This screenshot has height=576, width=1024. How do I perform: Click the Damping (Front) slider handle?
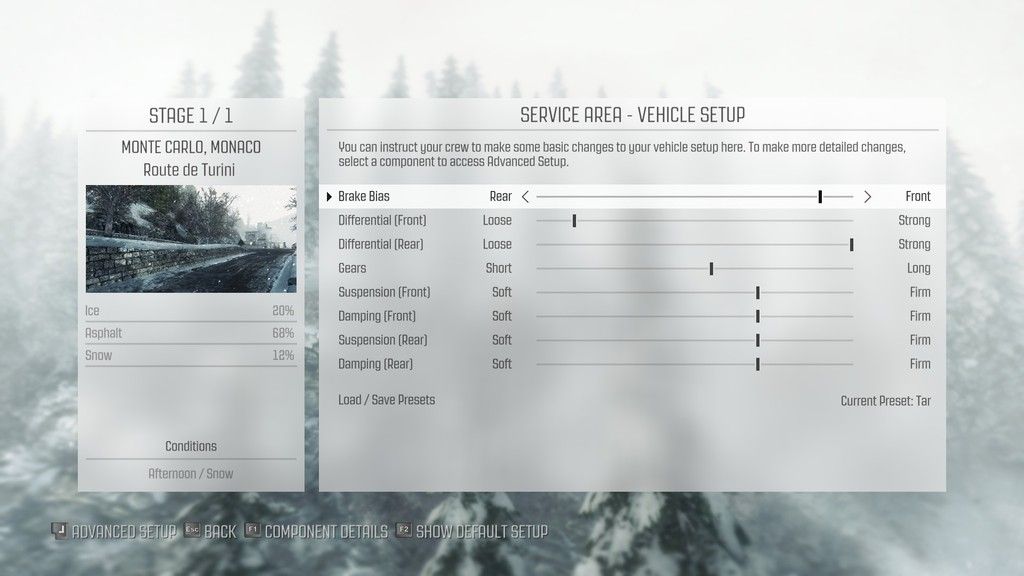758,316
